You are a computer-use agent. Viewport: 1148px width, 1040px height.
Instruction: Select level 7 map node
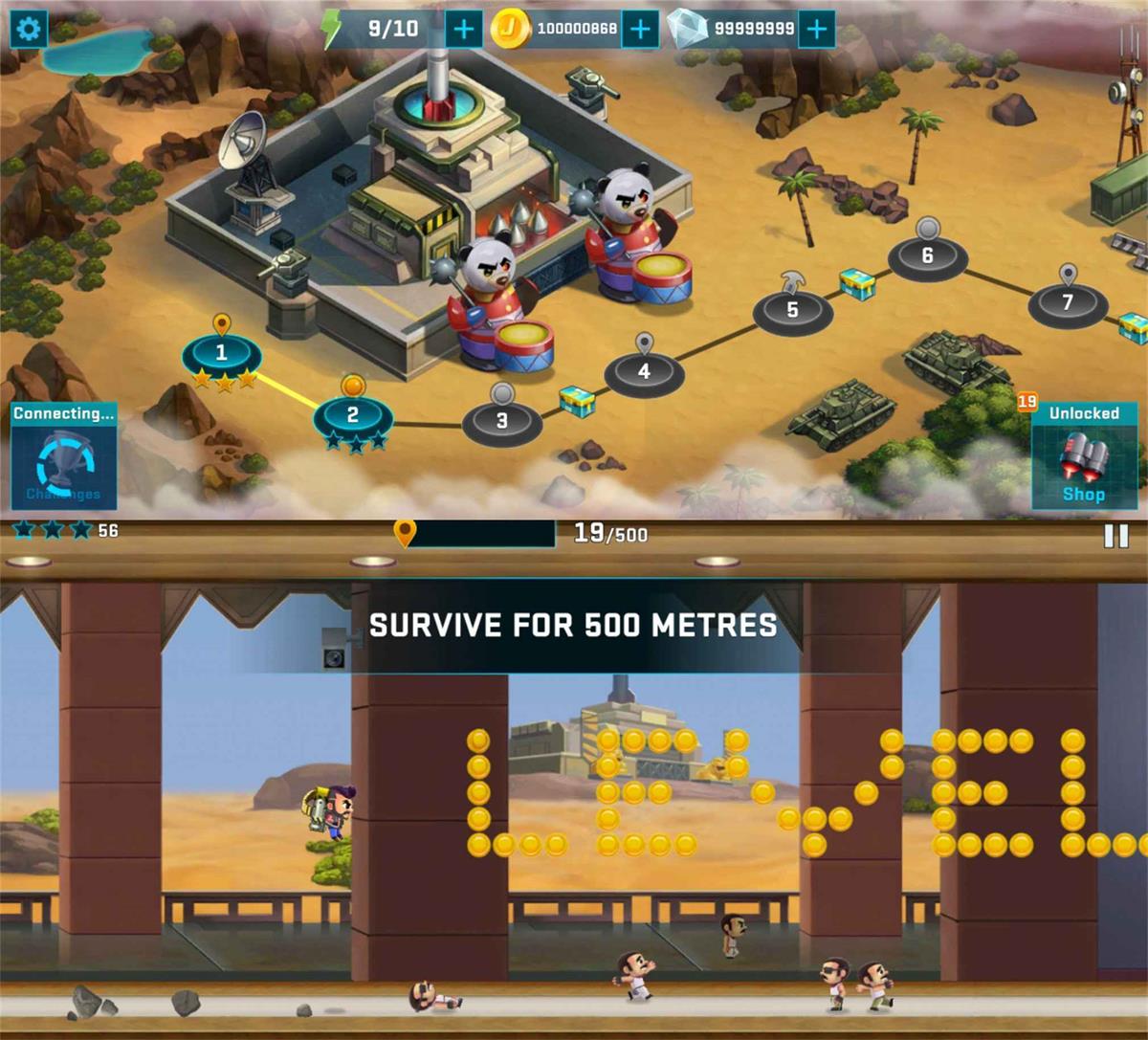click(x=1068, y=303)
